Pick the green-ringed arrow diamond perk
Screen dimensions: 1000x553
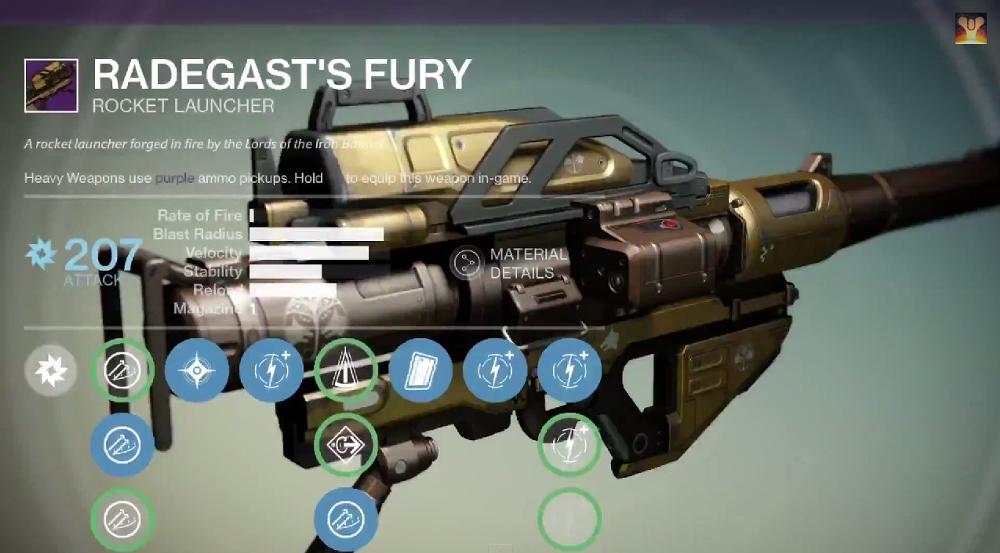(x=345, y=445)
